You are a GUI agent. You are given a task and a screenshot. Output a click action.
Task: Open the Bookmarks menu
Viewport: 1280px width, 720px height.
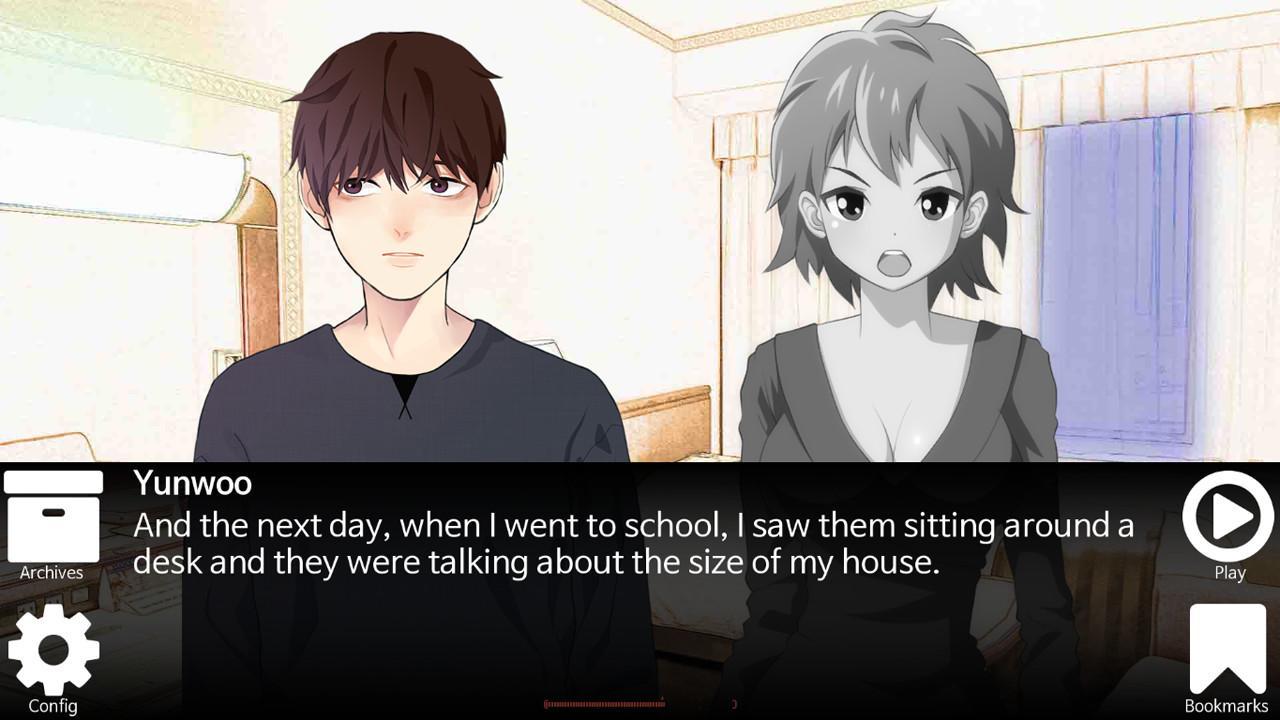tap(1227, 649)
